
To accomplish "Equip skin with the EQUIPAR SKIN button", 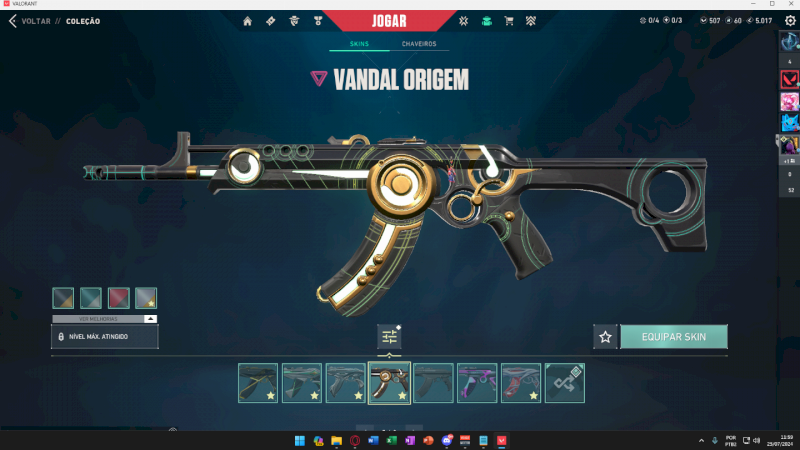I will pos(673,337).
